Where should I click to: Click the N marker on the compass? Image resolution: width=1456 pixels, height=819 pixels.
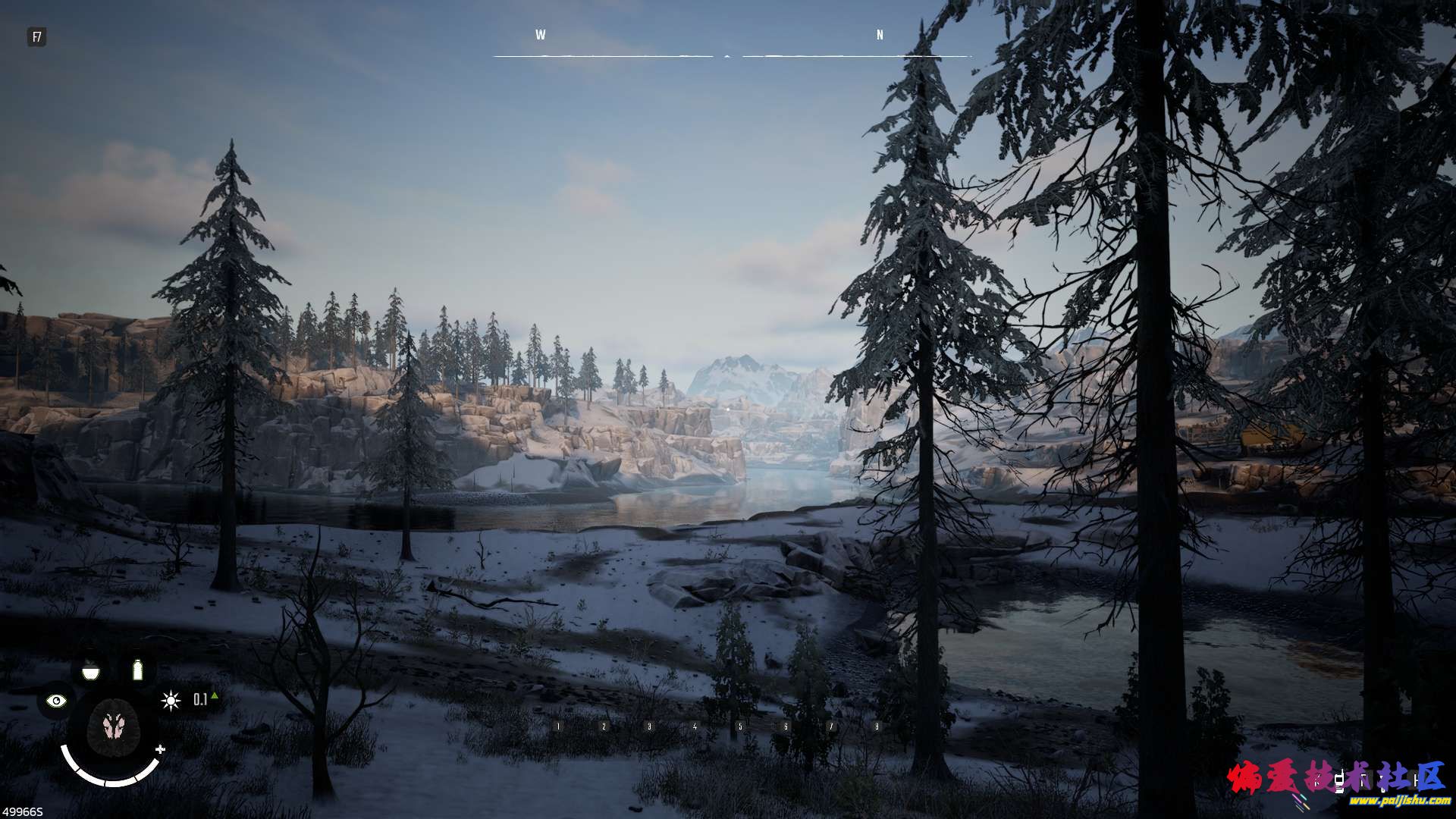pyautogui.click(x=878, y=34)
